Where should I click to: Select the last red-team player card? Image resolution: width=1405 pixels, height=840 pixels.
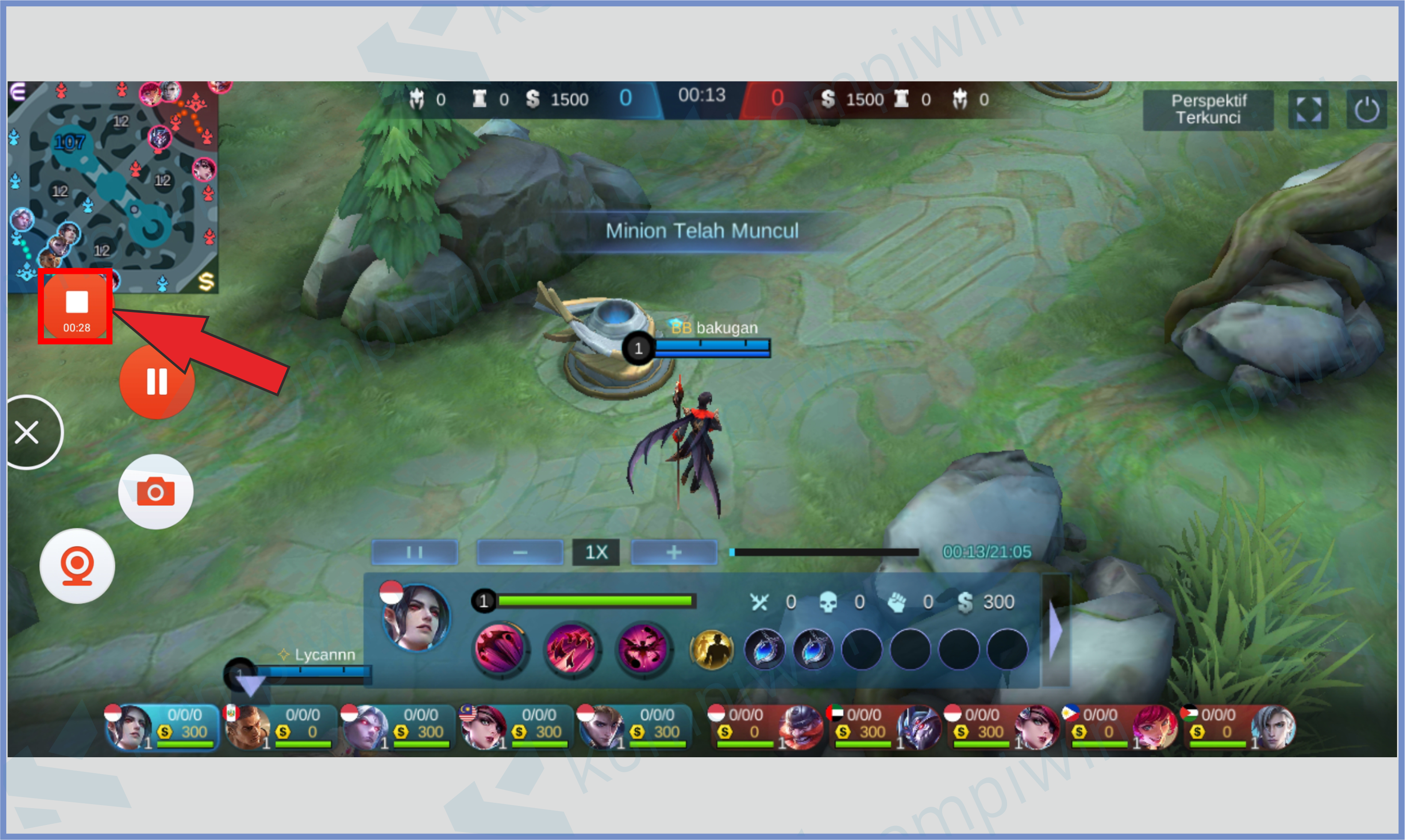coord(1239,727)
